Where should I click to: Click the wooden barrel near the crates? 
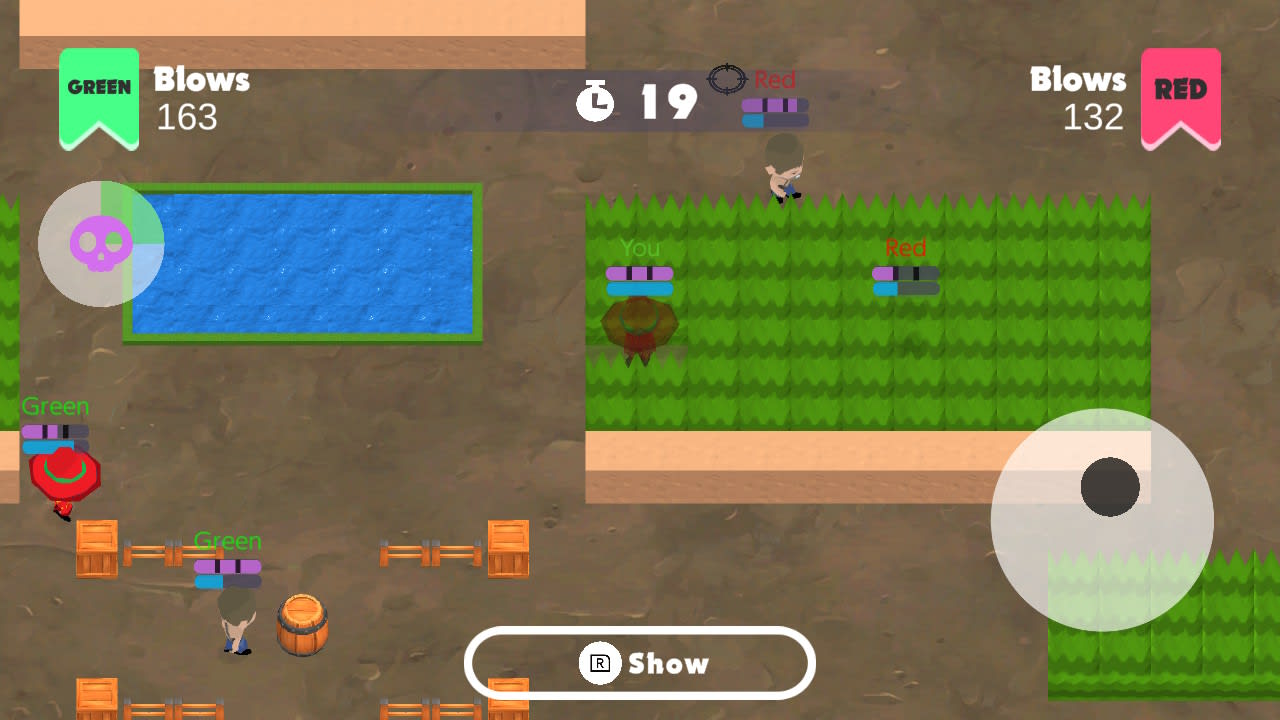tap(303, 623)
